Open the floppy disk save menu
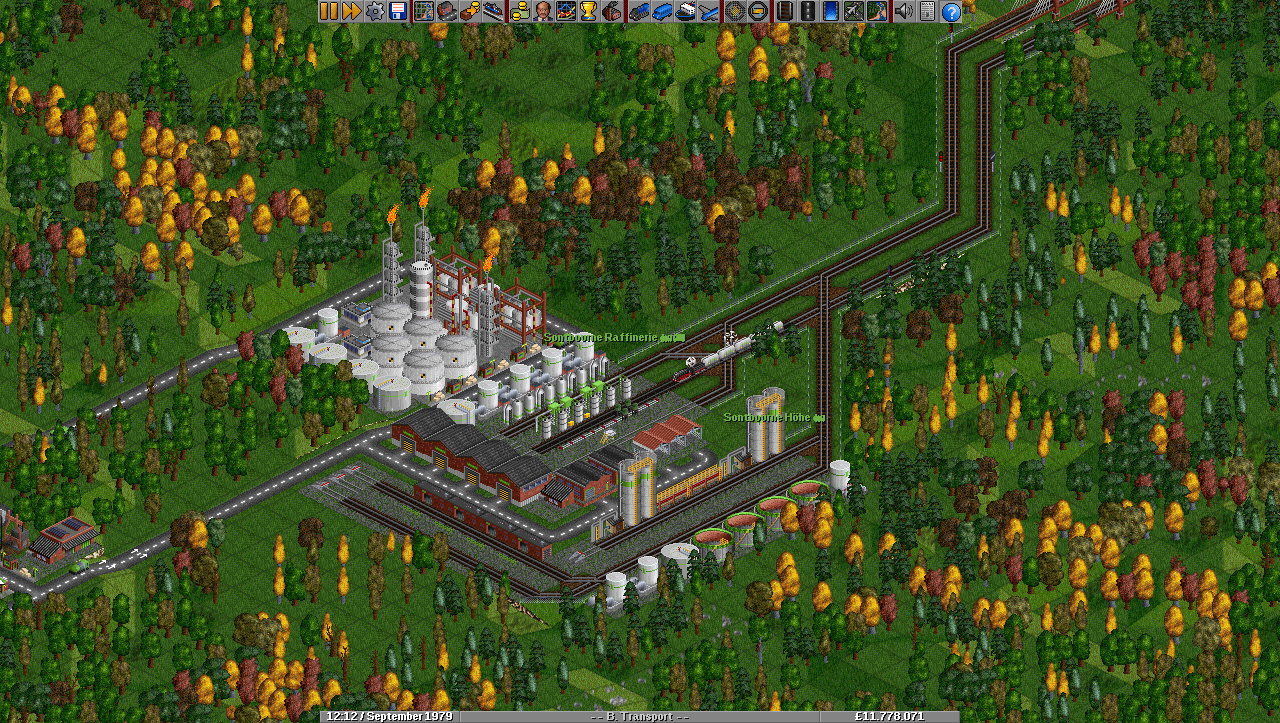This screenshot has width=1280, height=723. point(398,11)
